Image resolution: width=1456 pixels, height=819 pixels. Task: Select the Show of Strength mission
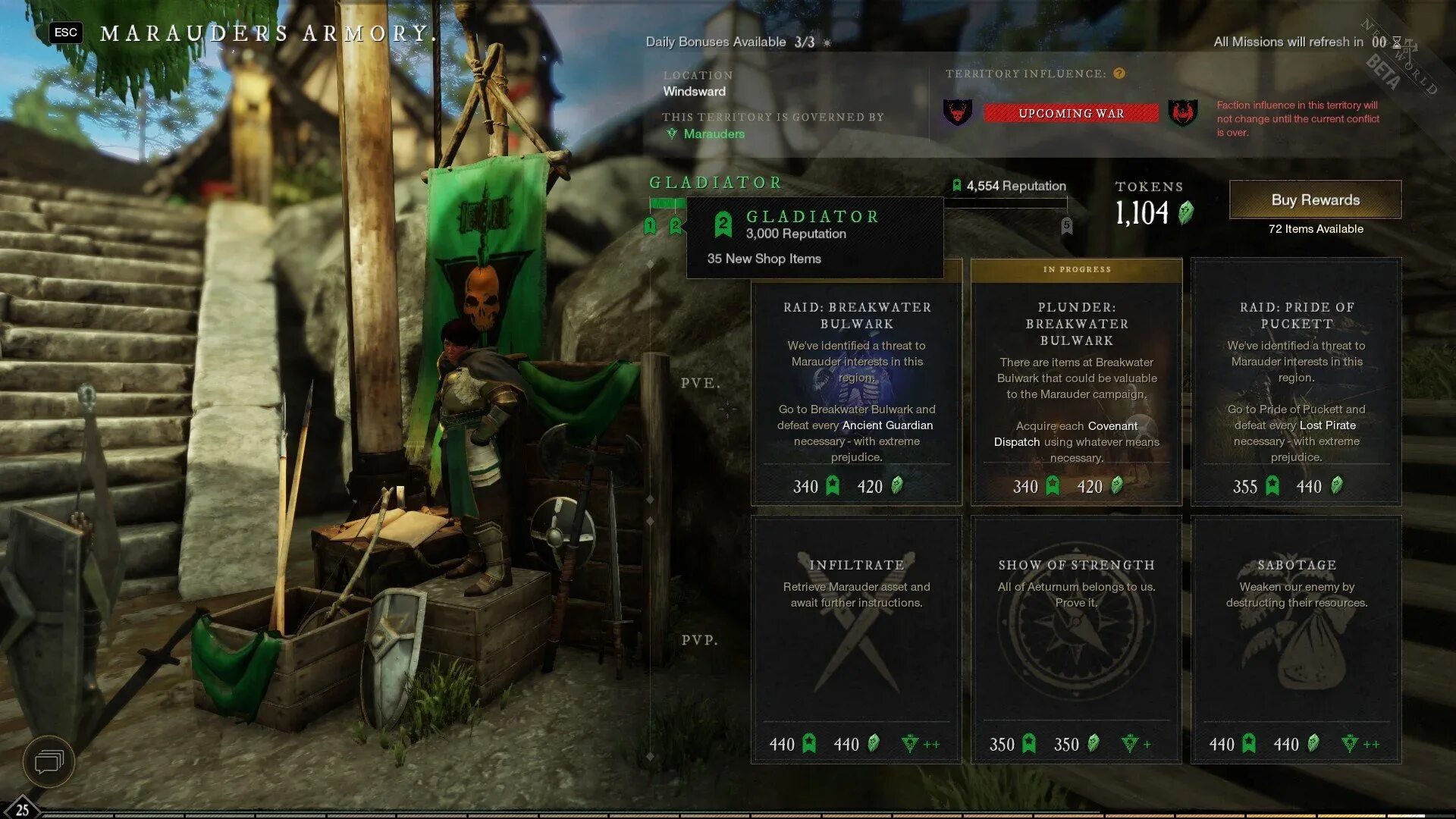[x=1076, y=639]
